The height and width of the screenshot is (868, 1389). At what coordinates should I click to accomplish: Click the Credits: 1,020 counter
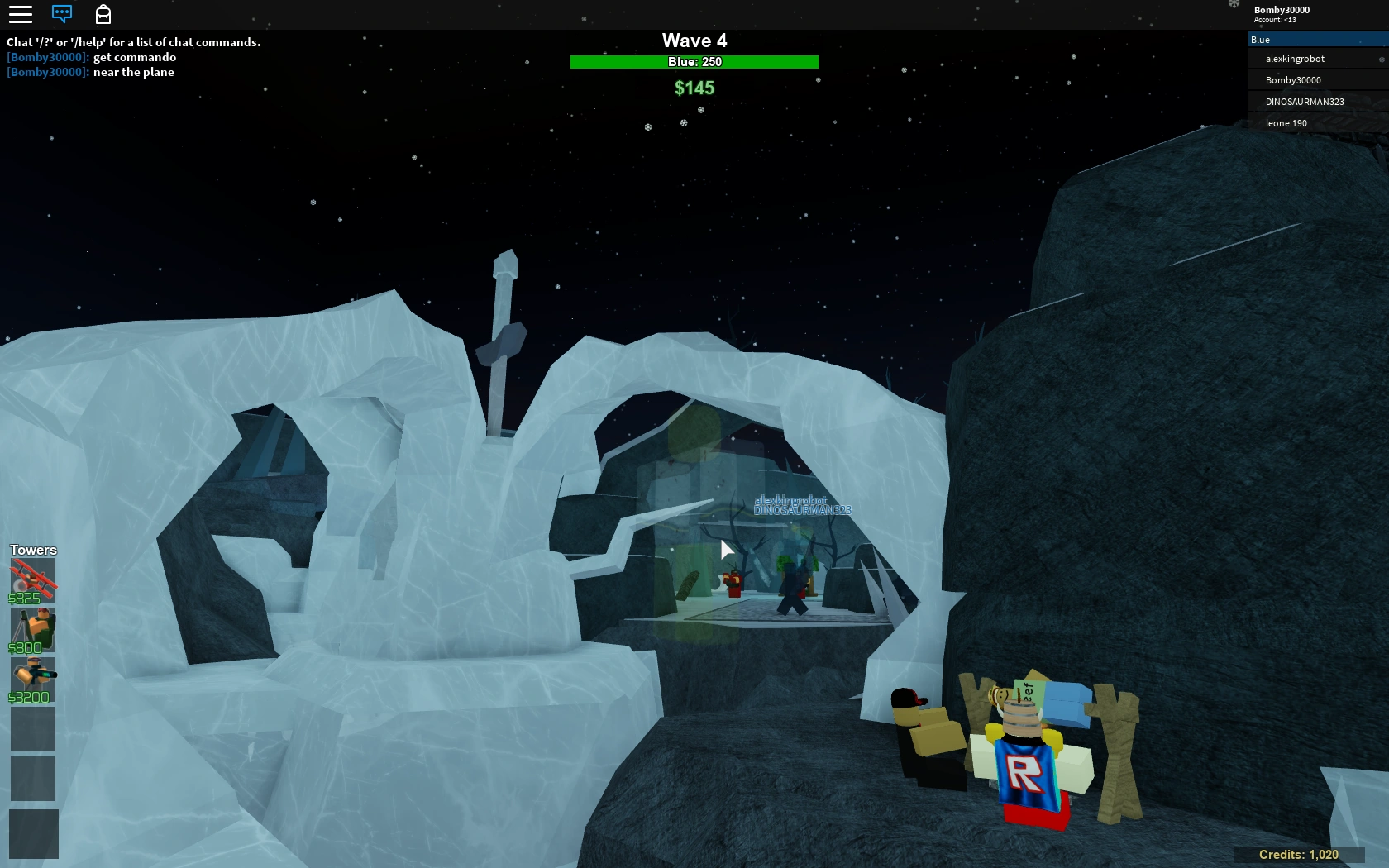1298,855
